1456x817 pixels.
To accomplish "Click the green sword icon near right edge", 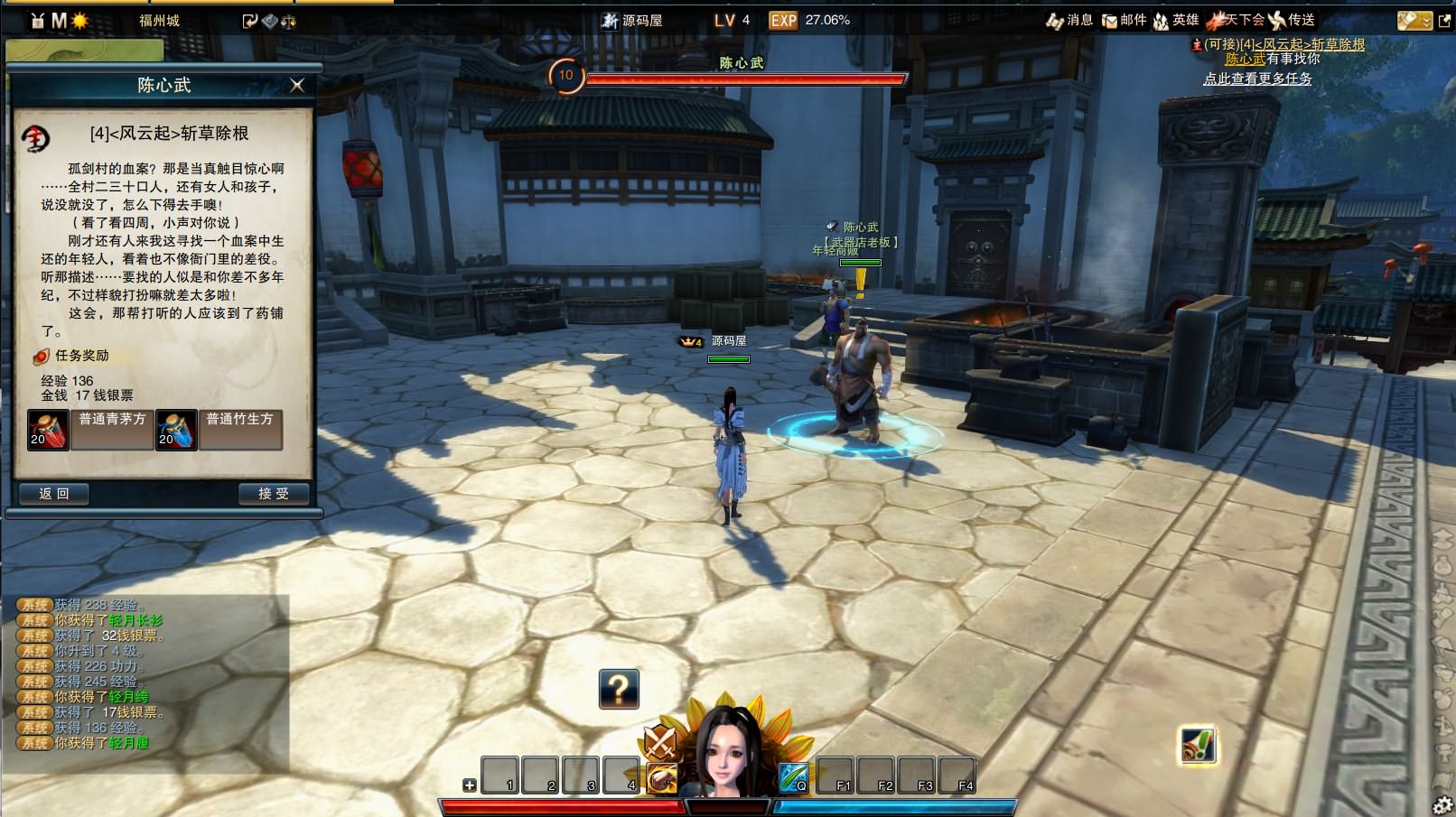I will click(1198, 746).
